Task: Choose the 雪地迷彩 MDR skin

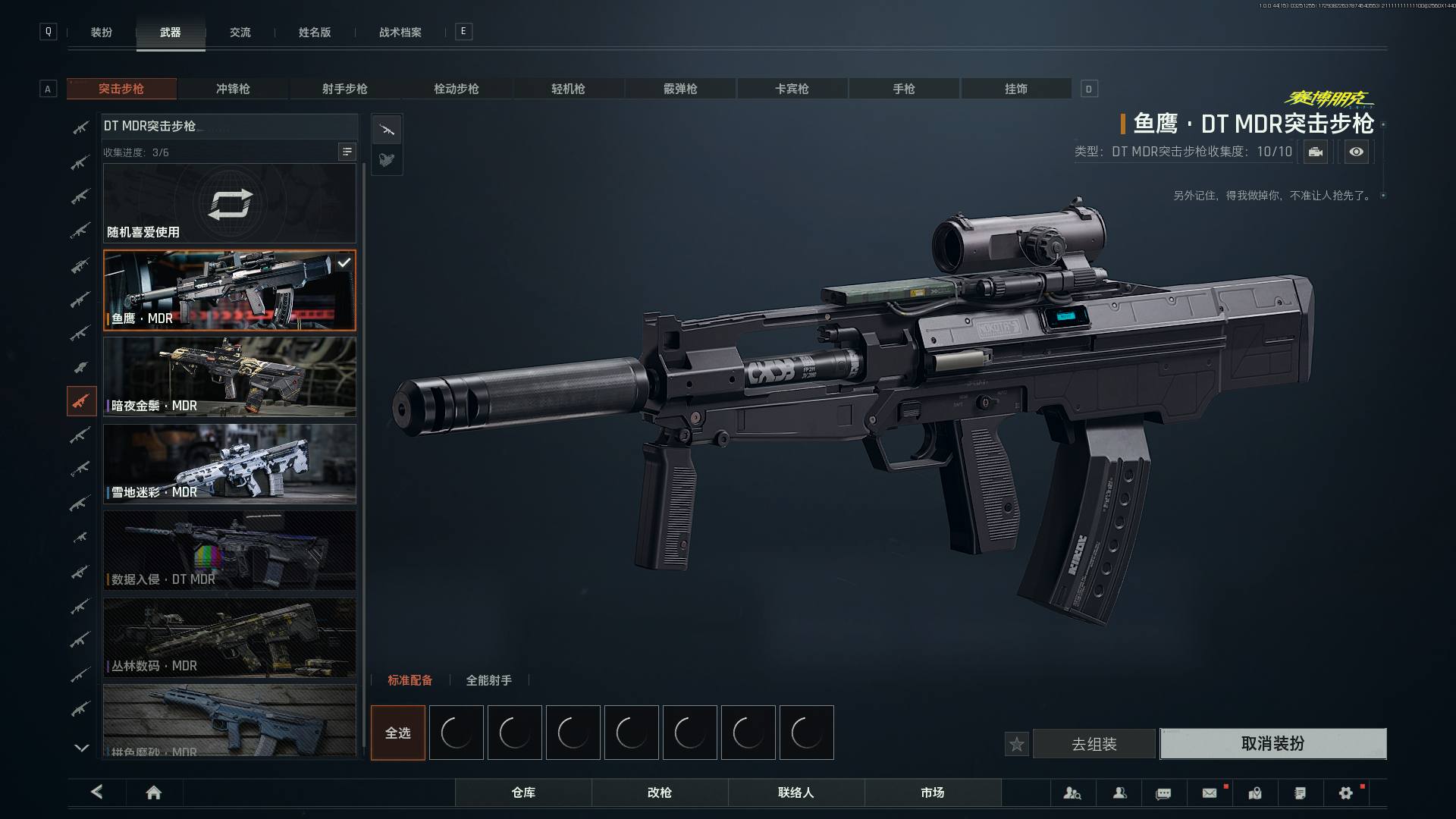Action: pos(230,463)
